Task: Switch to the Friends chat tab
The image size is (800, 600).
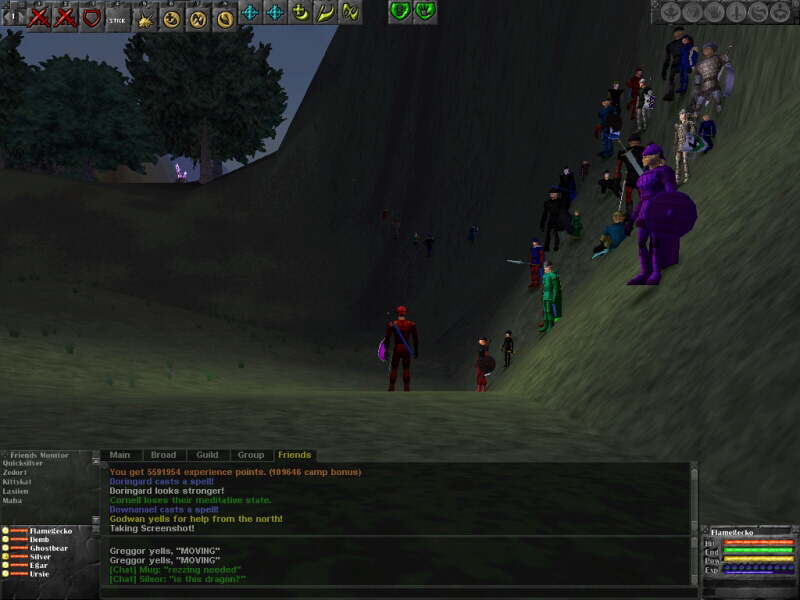Action: (x=294, y=455)
